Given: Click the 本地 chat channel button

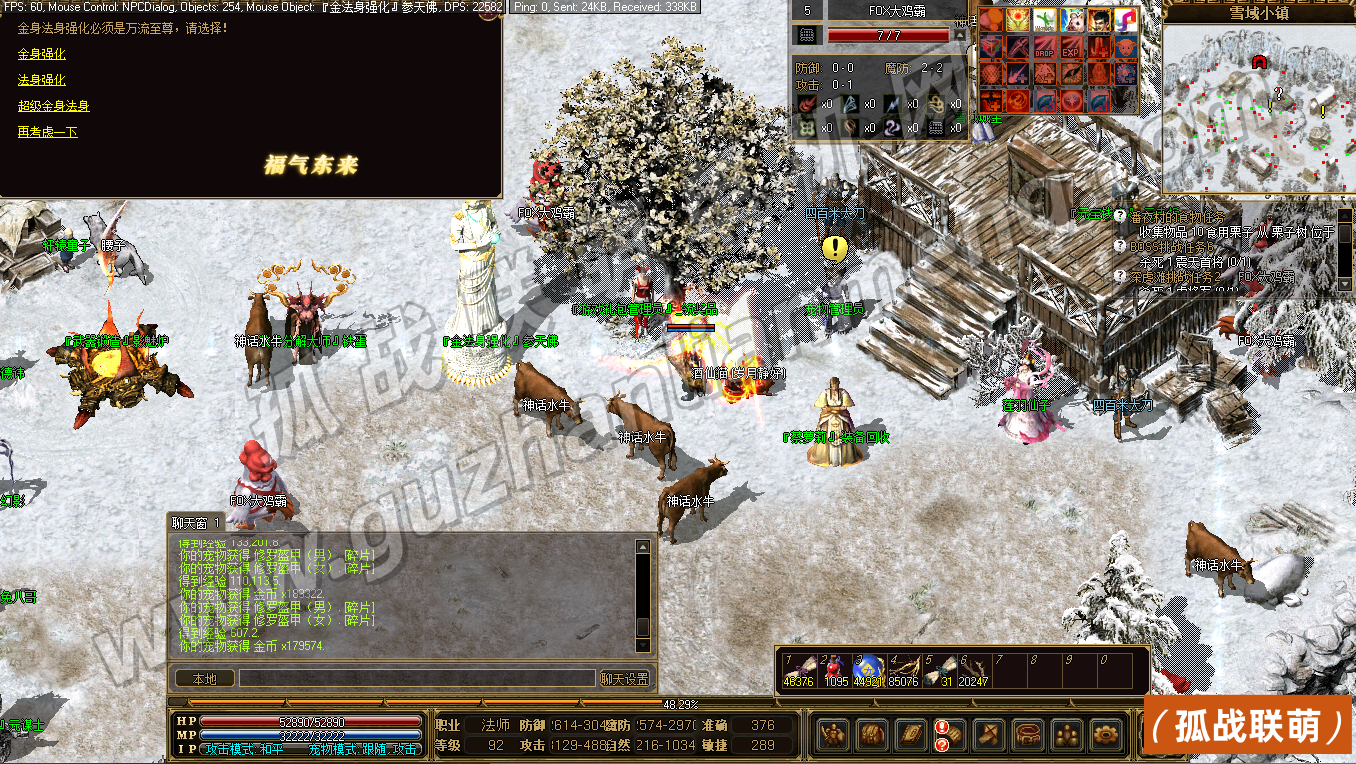Looking at the screenshot, I should (x=204, y=678).
